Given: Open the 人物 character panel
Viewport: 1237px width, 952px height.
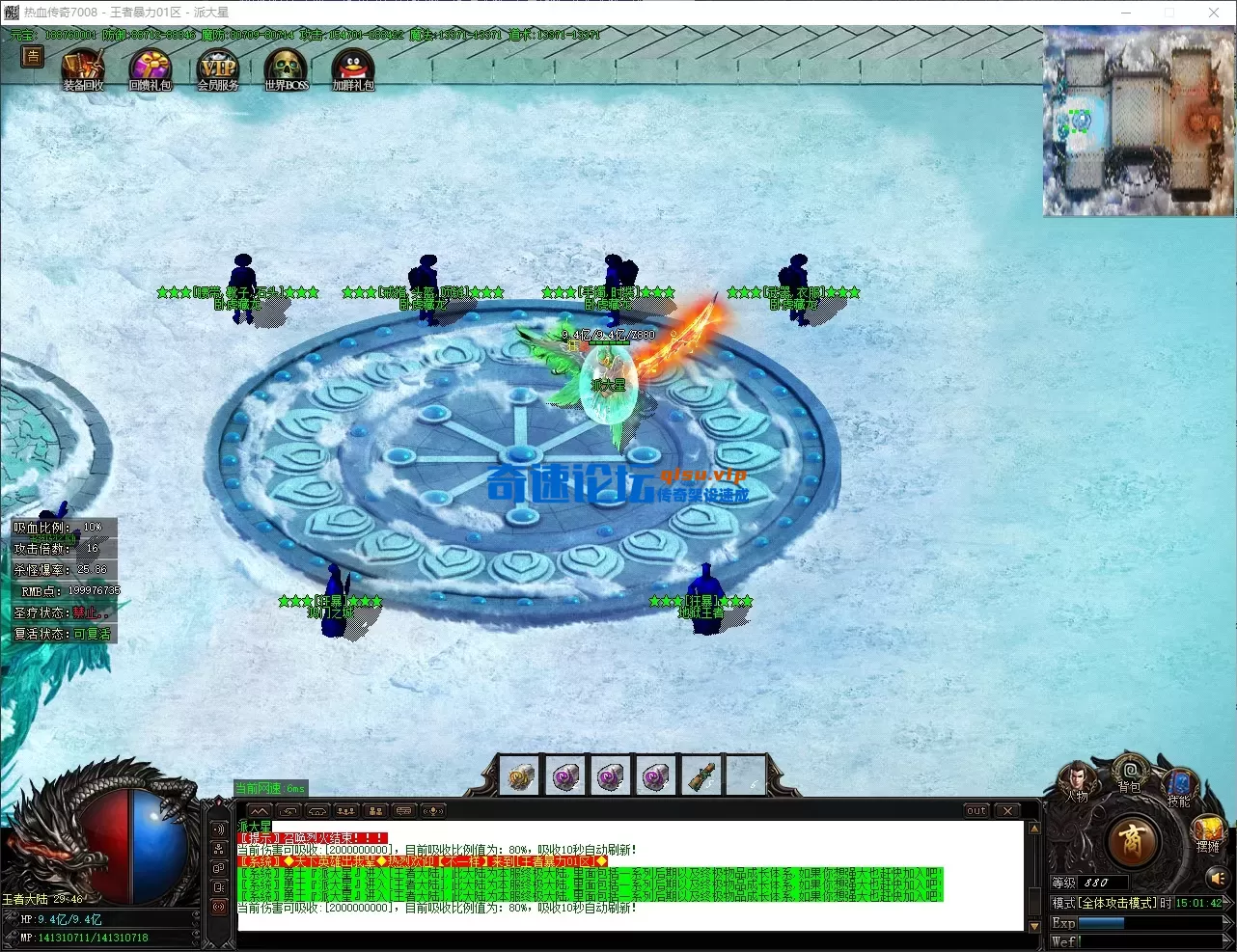Looking at the screenshot, I should point(1077,781).
